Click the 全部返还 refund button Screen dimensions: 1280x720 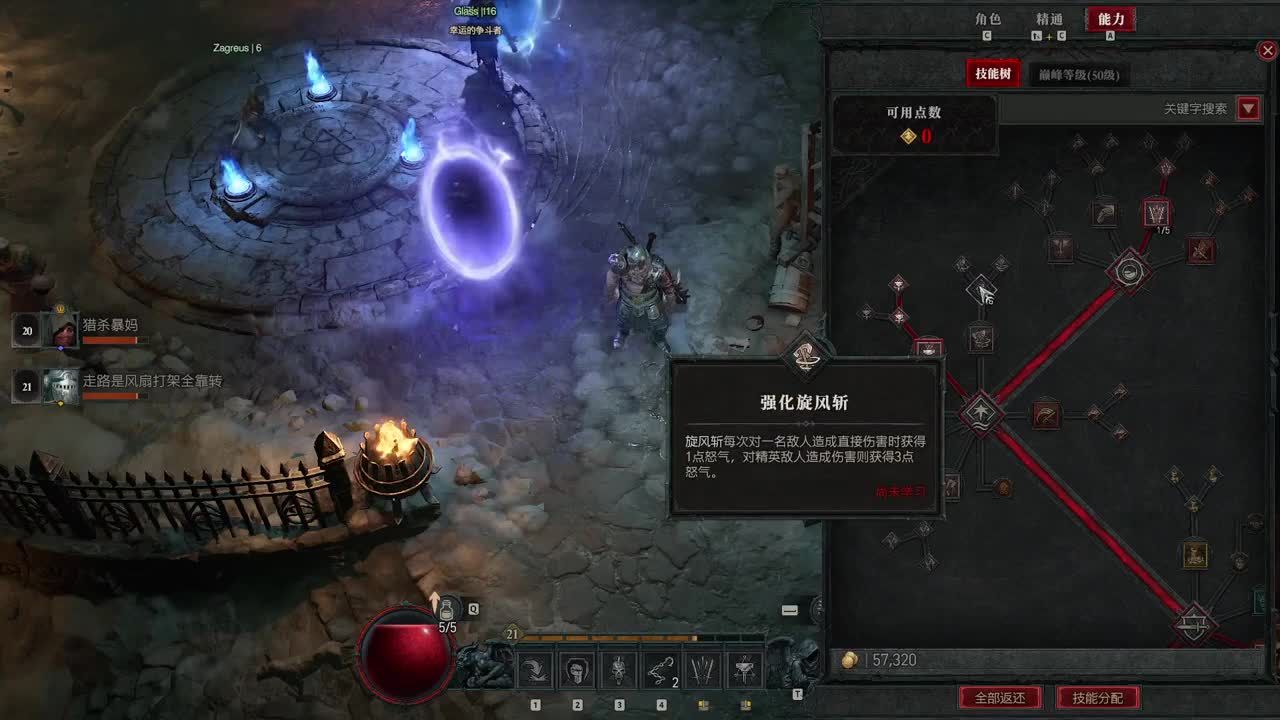[x=1003, y=699]
